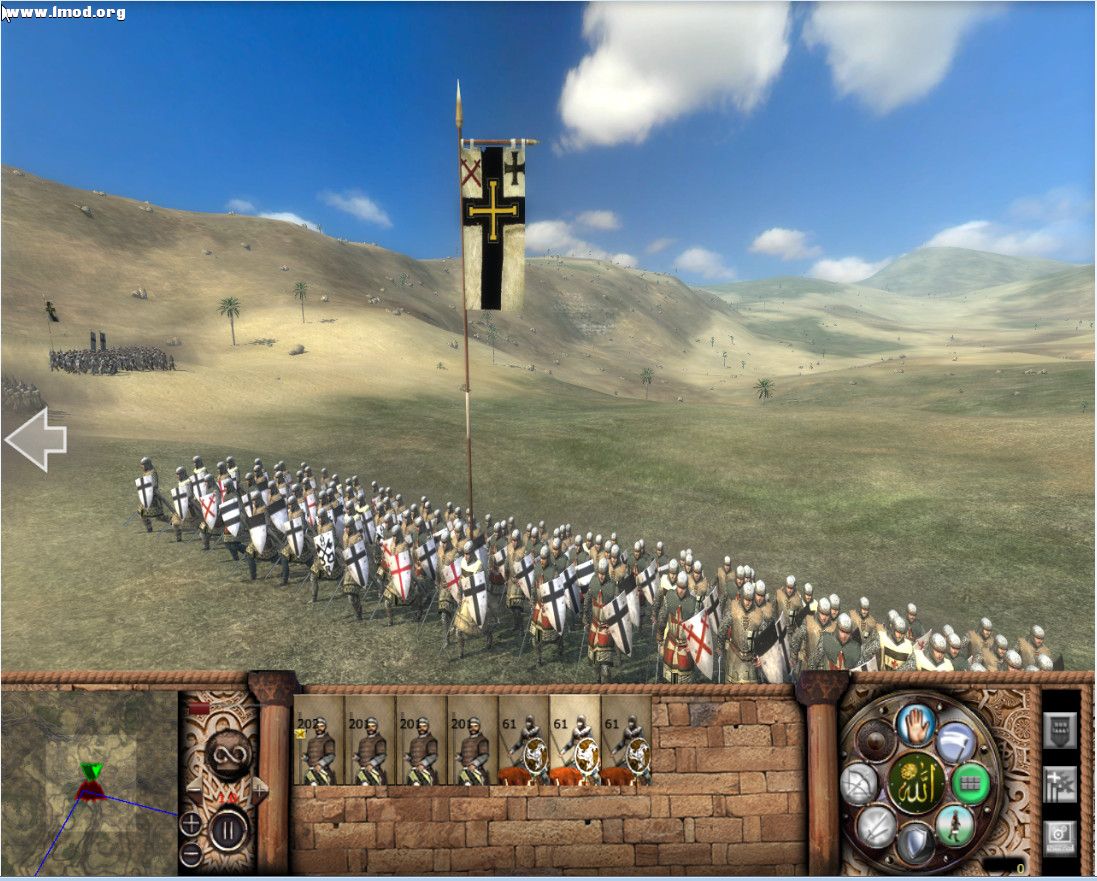Screen dimensions: 1097x881
Task: Toggle fire at will bow icon
Action: click(858, 784)
